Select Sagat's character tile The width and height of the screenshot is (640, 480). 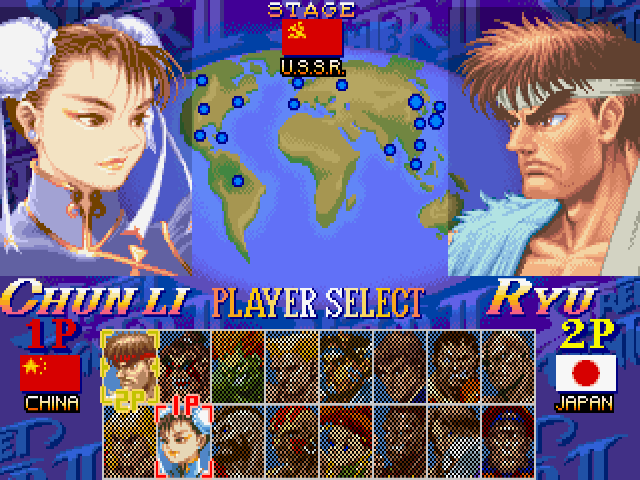pyautogui.click(x=453, y=435)
